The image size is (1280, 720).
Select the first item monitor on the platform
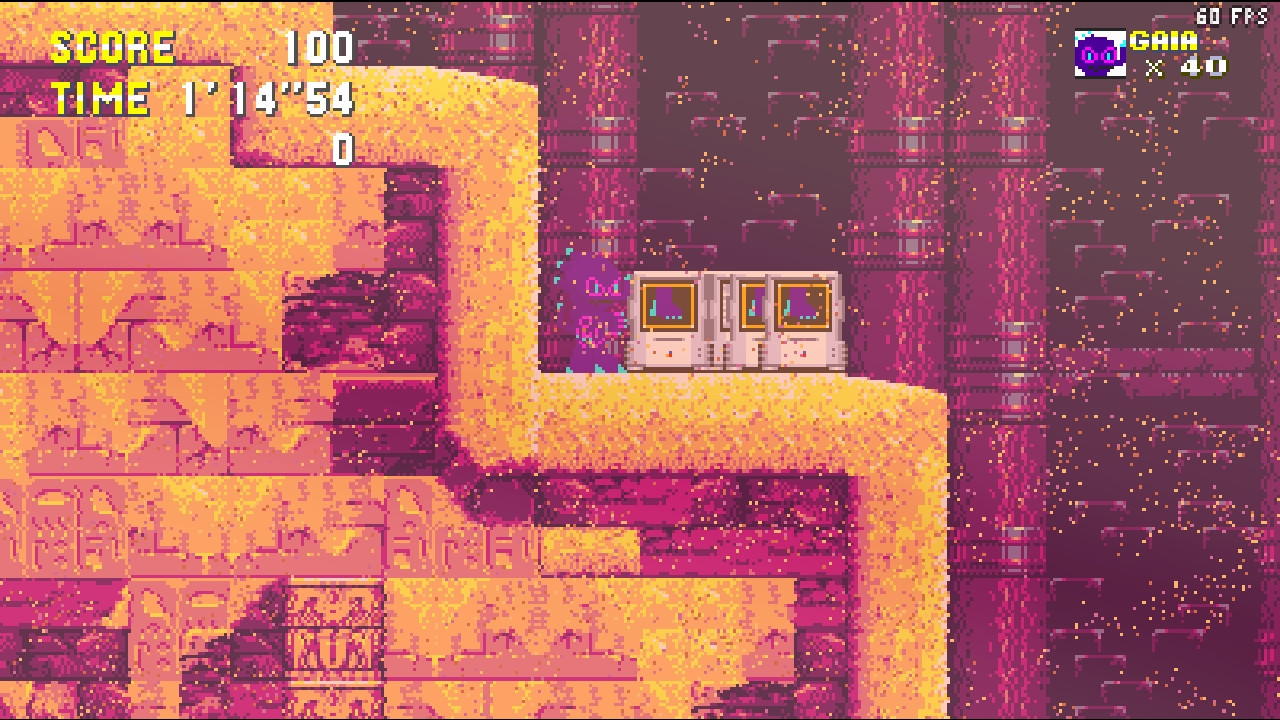(668, 320)
